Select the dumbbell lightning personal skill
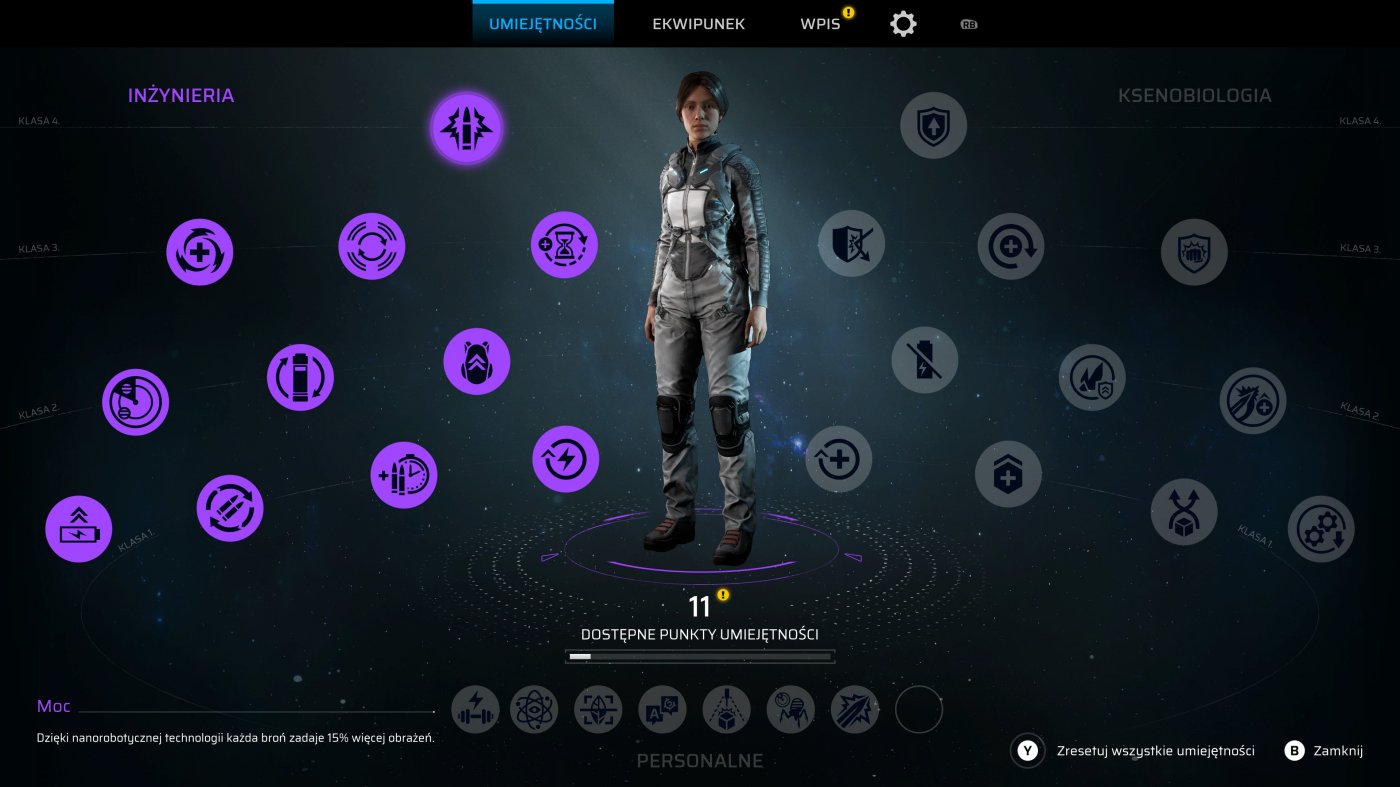 [476, 710]
